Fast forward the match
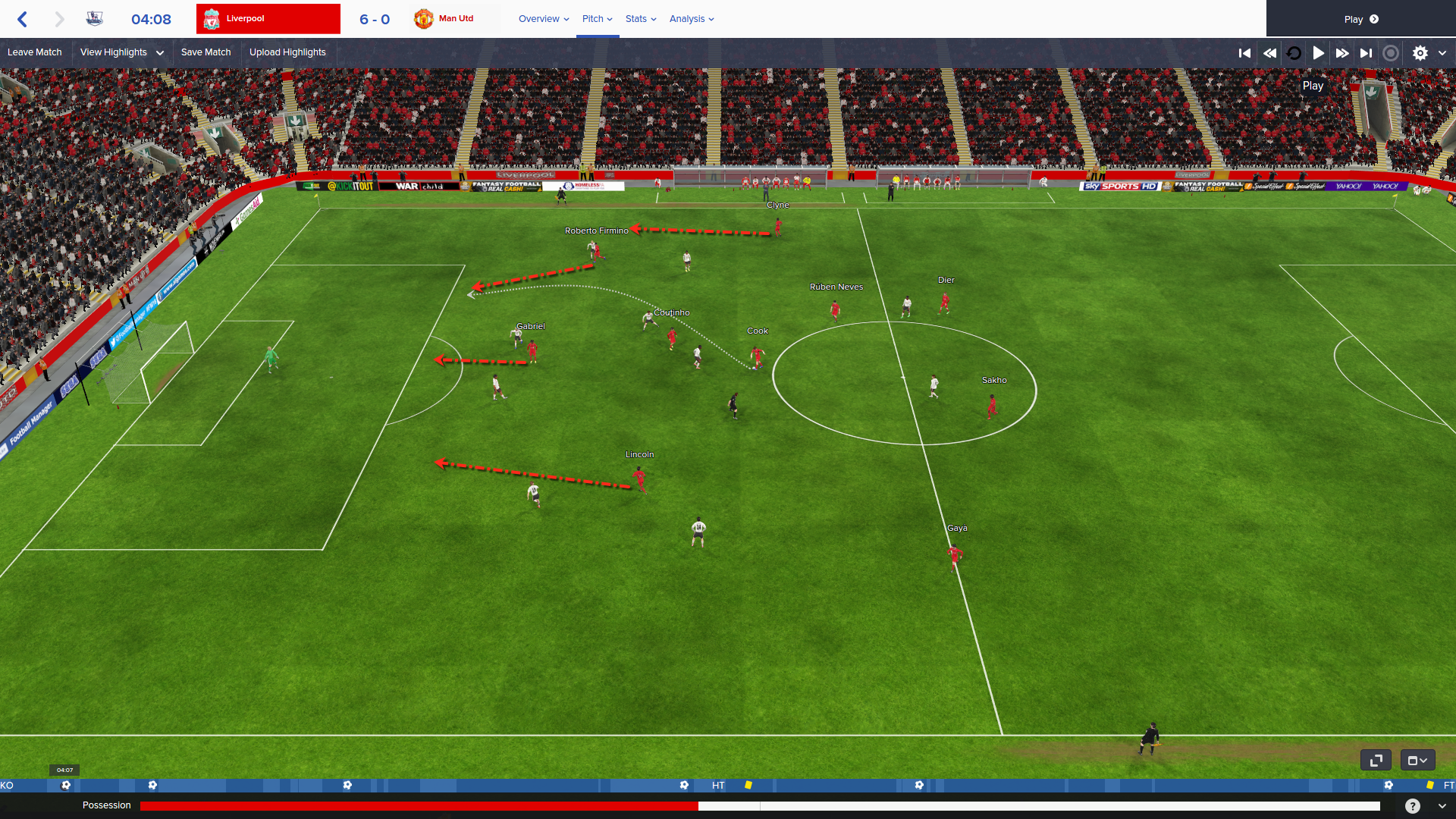This screenshot has width=1456, height=819. pyautogui.click(x=1342, y=53)
